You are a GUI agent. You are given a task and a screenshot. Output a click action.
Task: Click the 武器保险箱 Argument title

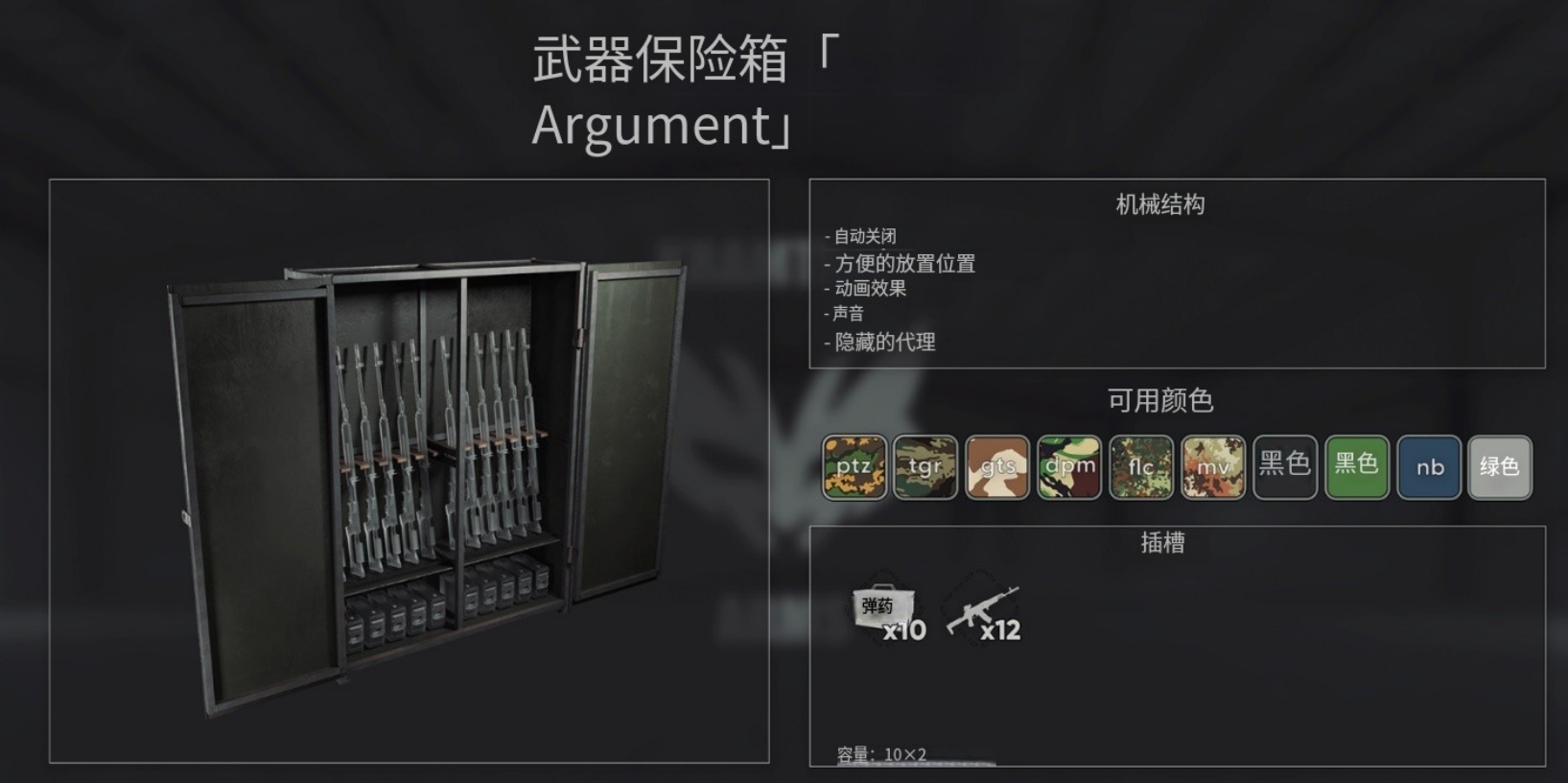click(x=659, y=91)
